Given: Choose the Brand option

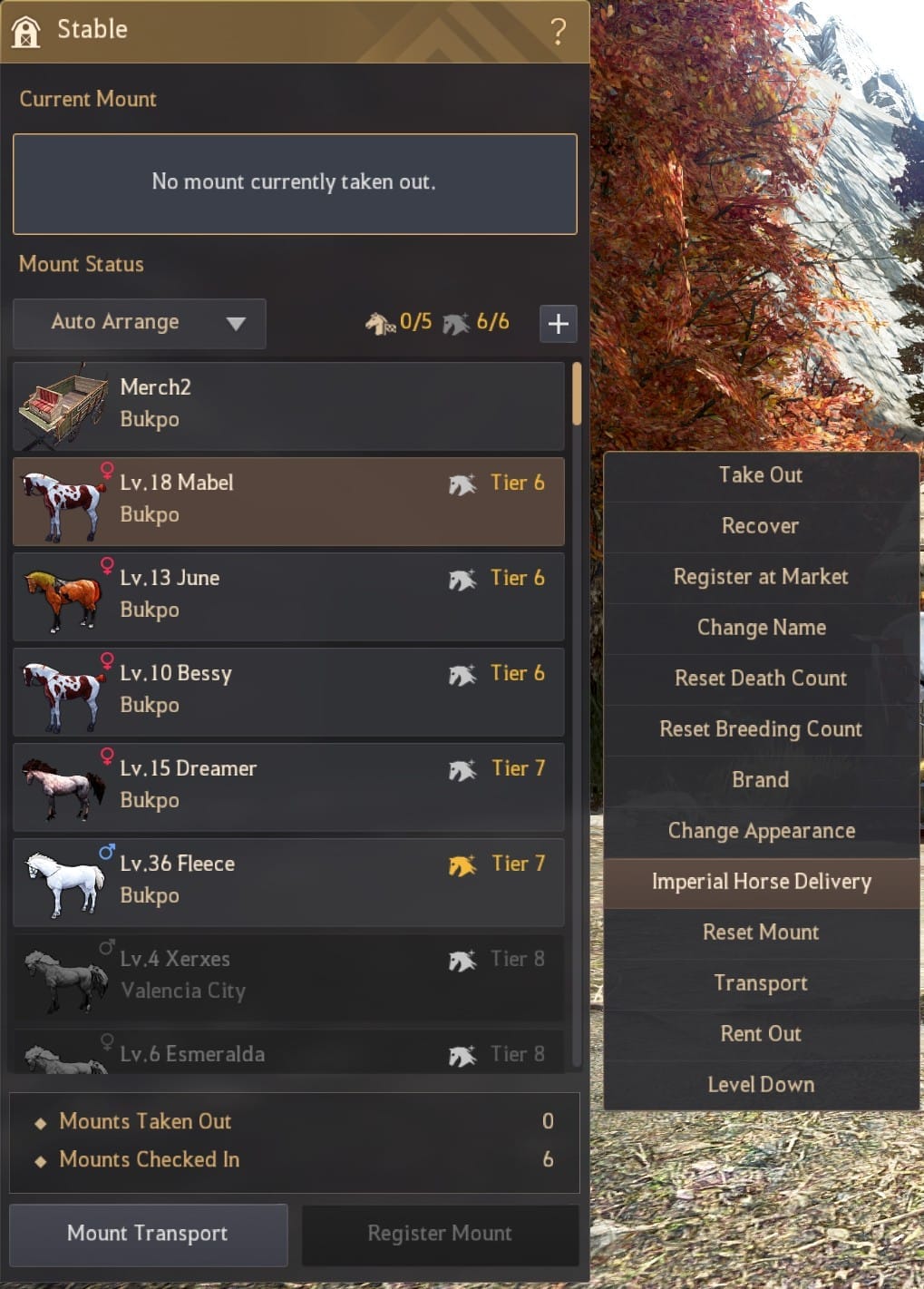Looking at the screenshot, I should pyautogui.click(x=761, y=780).
